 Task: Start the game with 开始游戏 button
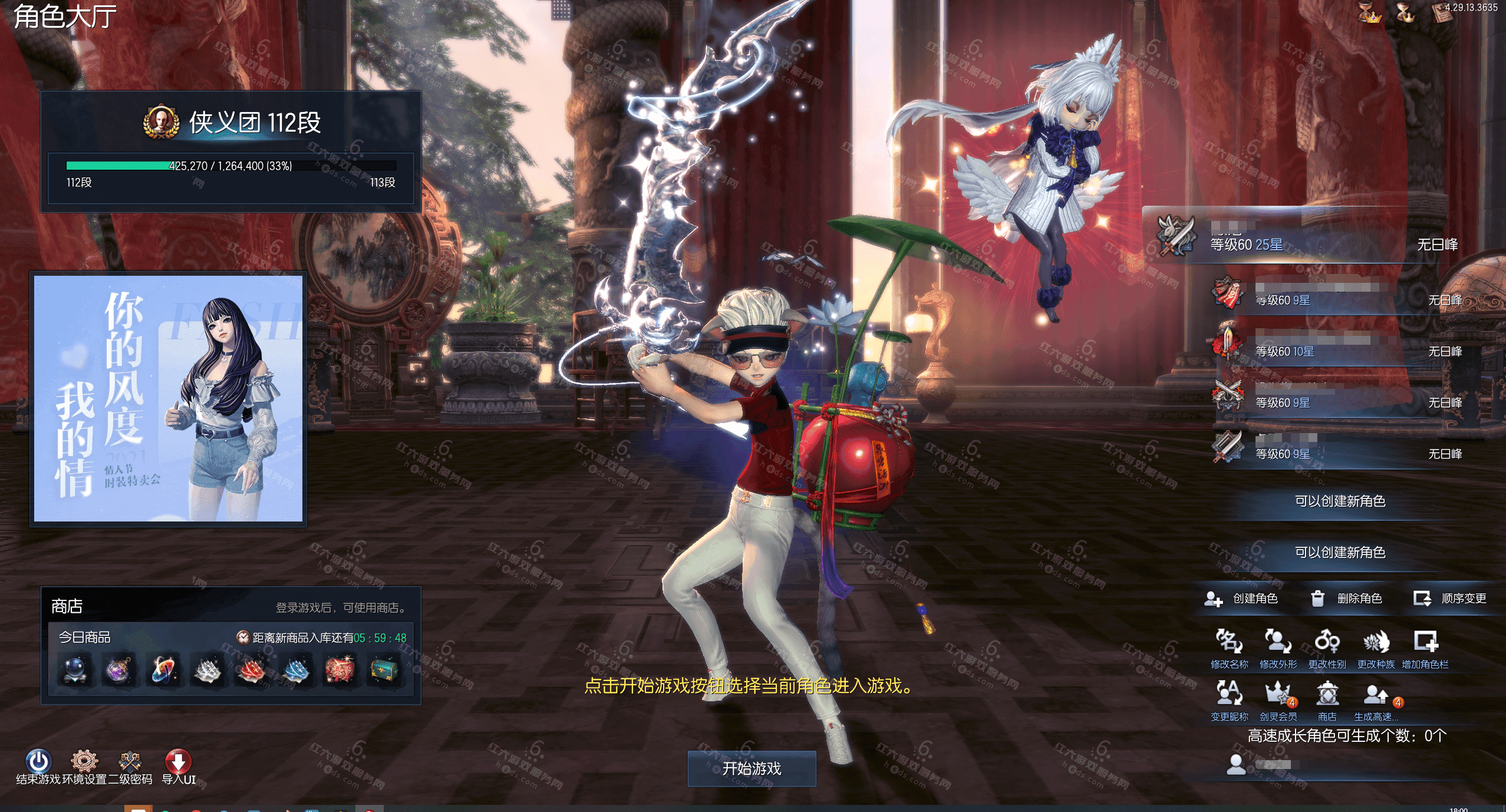[752, 768]
